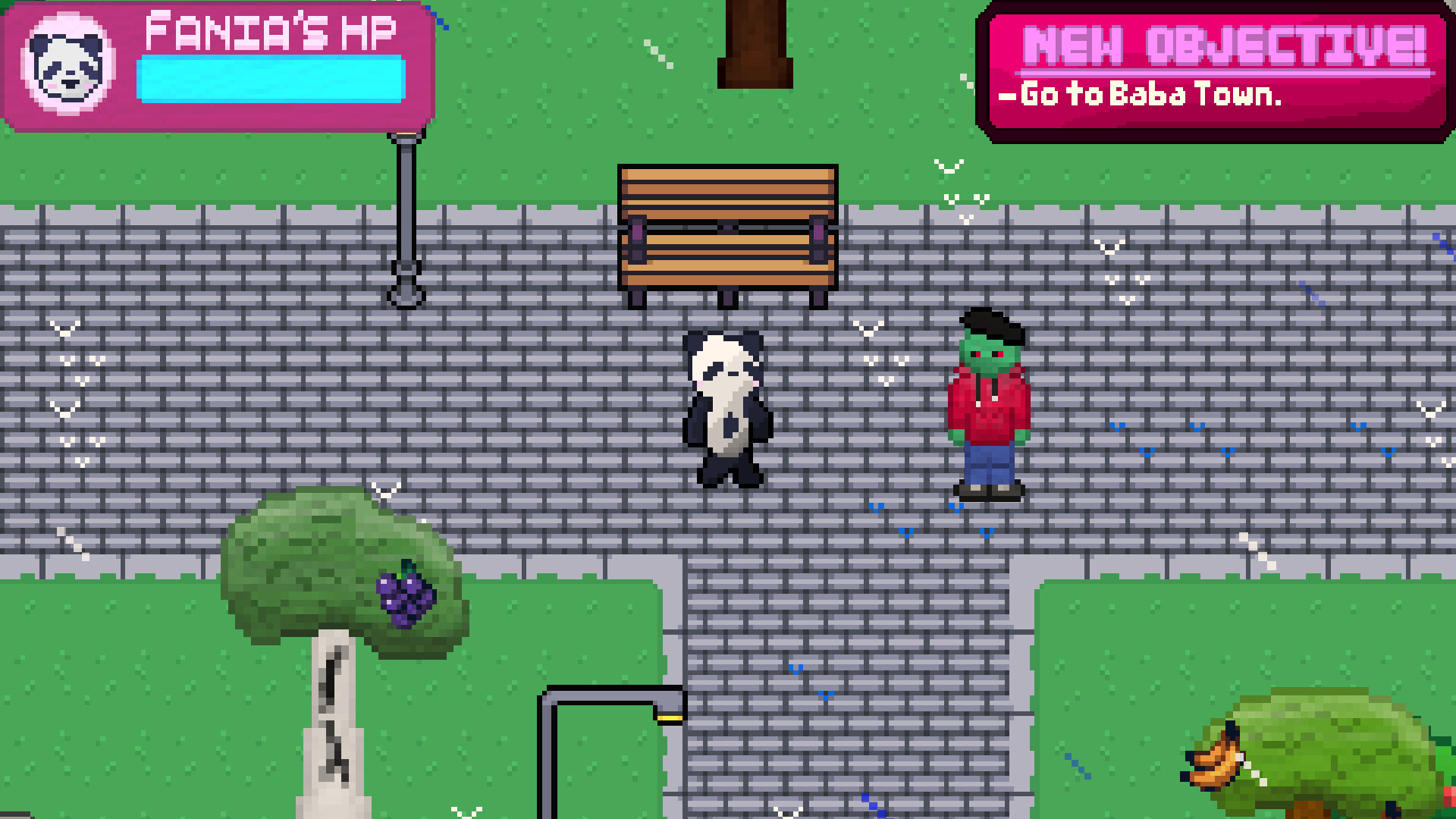Viewport: 1456px width, 819px height.
Task: Expand the Fania's HP status panel
Action: click(x=220, y=64)
